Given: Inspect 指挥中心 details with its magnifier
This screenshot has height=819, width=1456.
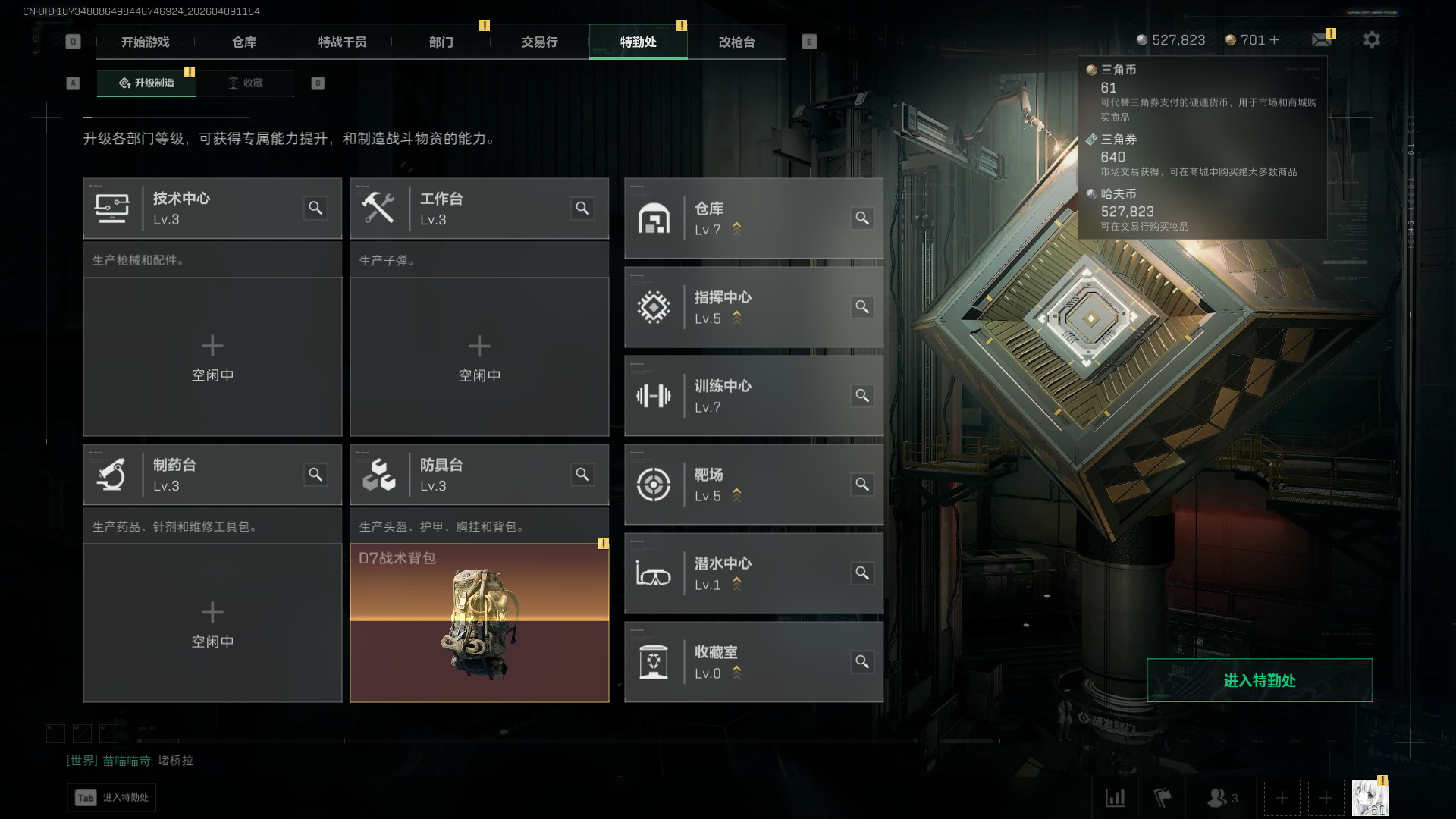Looking at the screenshot, I should 862,307.
